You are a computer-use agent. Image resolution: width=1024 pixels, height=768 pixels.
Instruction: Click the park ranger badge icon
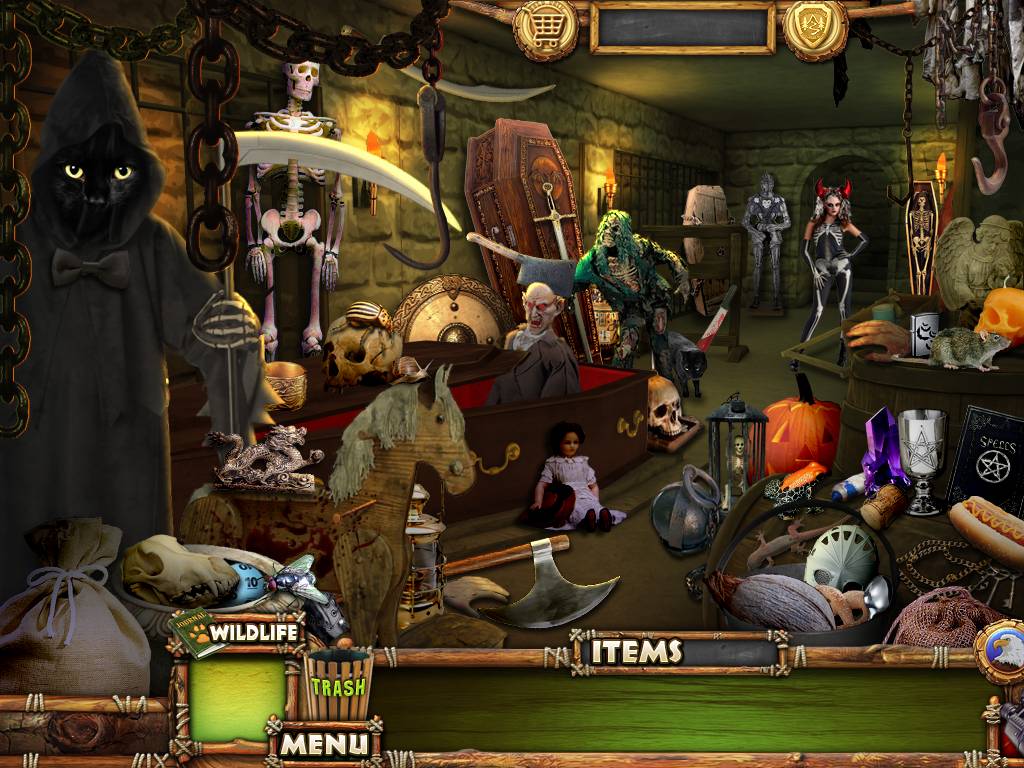815,27
